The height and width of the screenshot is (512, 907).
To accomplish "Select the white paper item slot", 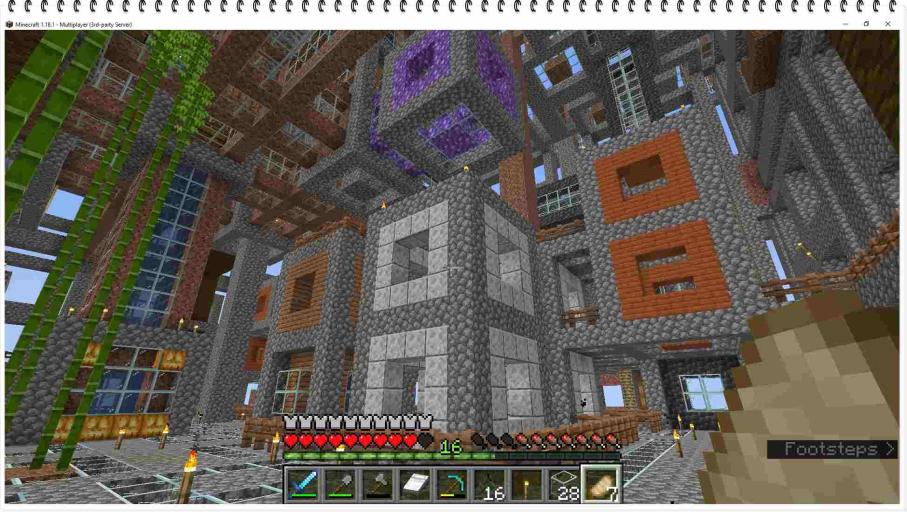I will point(414,484).
